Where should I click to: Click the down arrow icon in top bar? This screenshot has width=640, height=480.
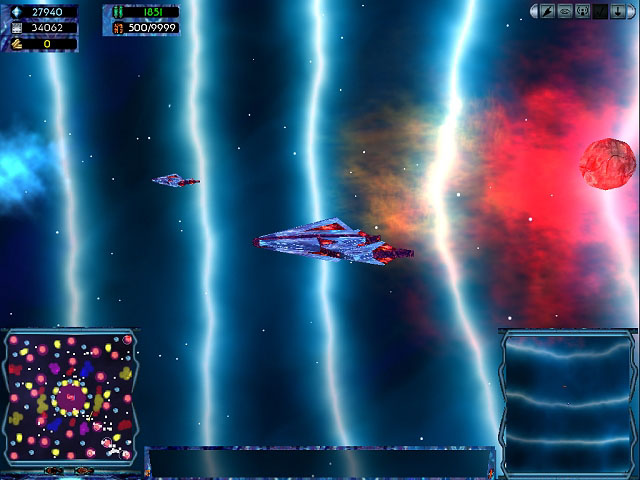pos(616,11)
